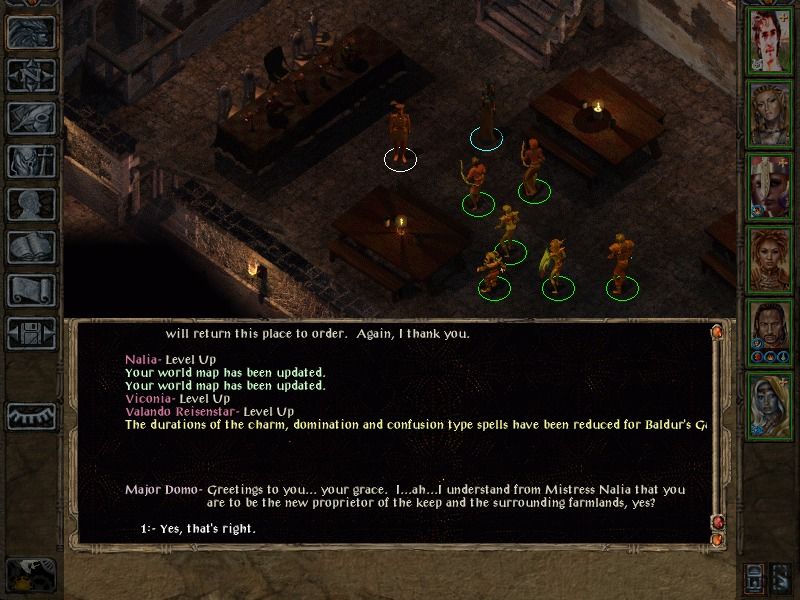Select the dark-skinned bearded man portrait

770,334
